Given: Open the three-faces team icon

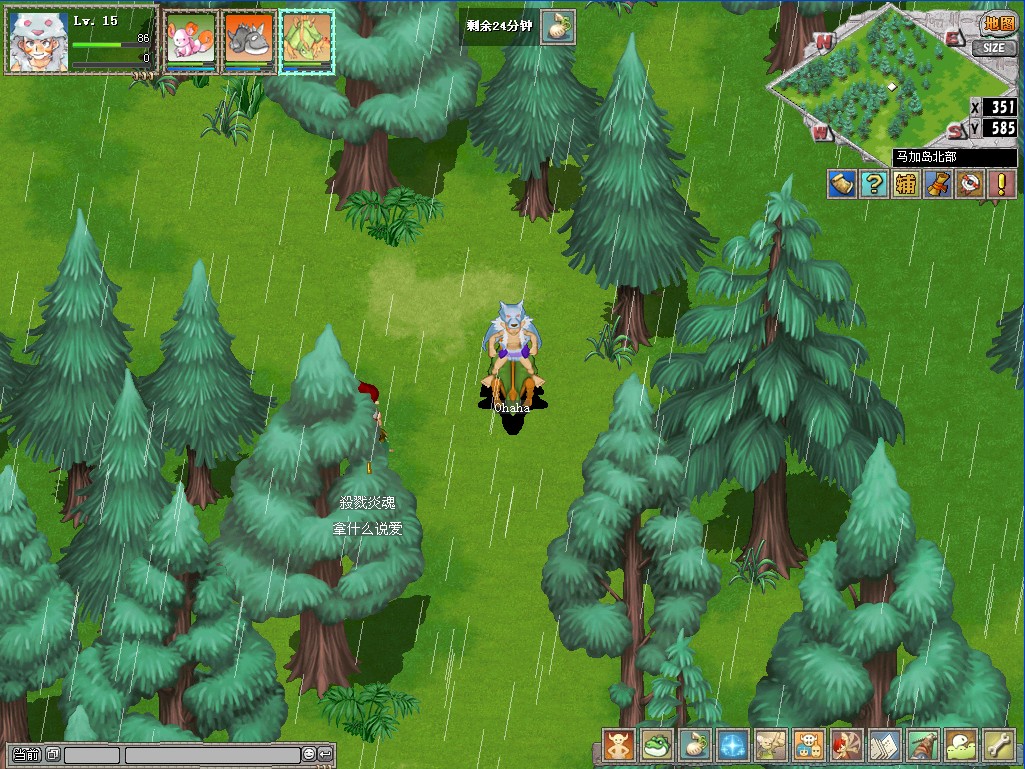Looking at the screenshot, I should coord(809,745).
